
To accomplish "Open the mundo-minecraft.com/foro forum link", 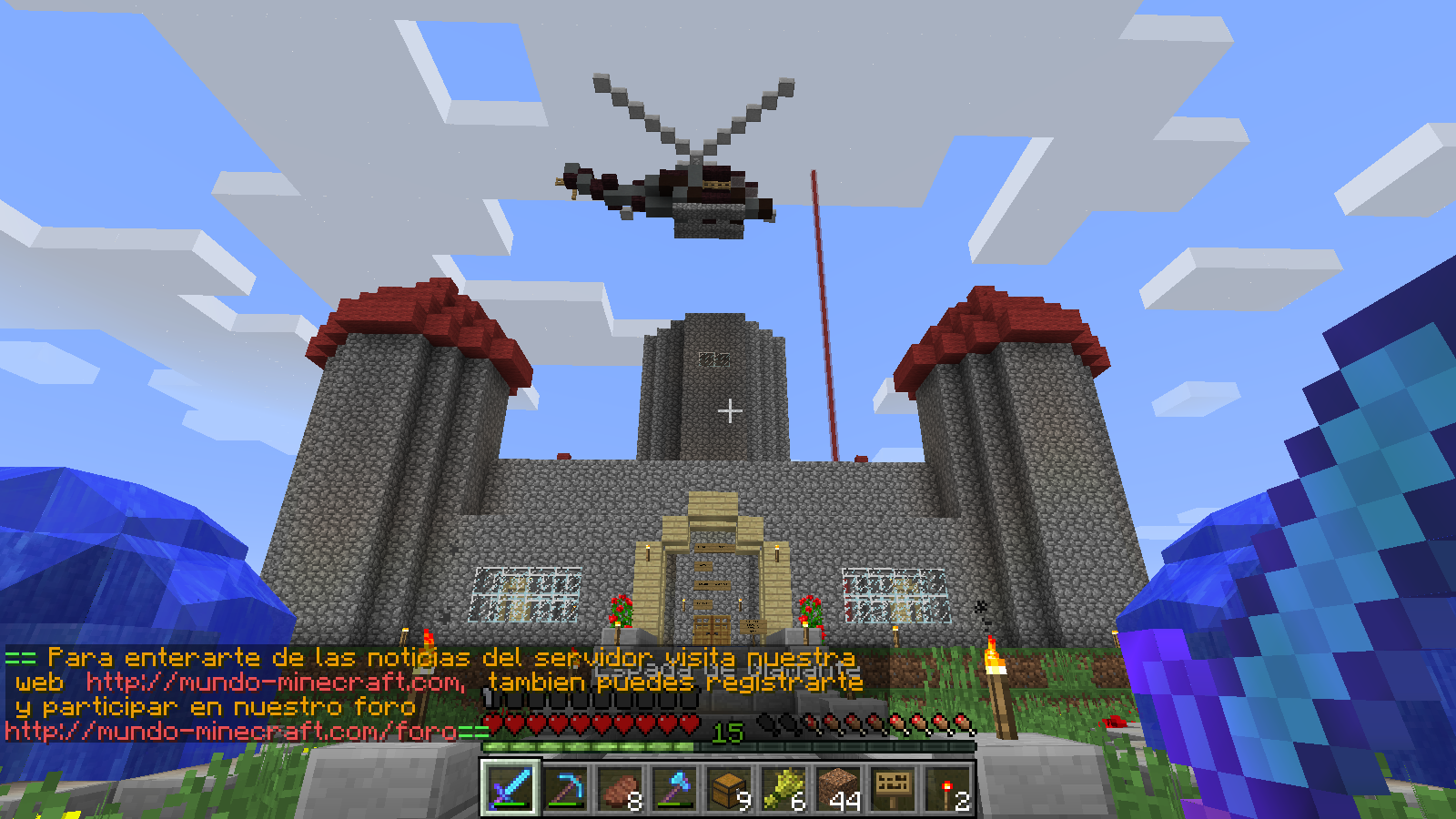I will click(231, 732).
